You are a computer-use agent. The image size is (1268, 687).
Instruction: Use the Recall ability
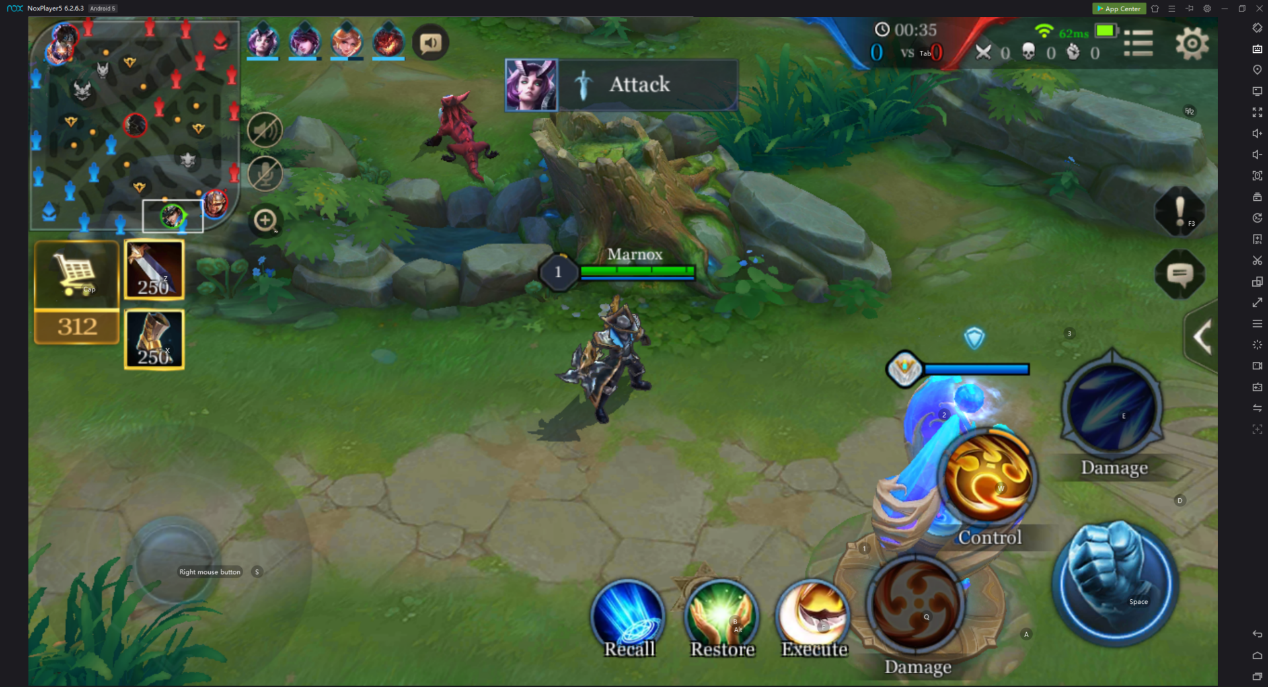point(628,614)
